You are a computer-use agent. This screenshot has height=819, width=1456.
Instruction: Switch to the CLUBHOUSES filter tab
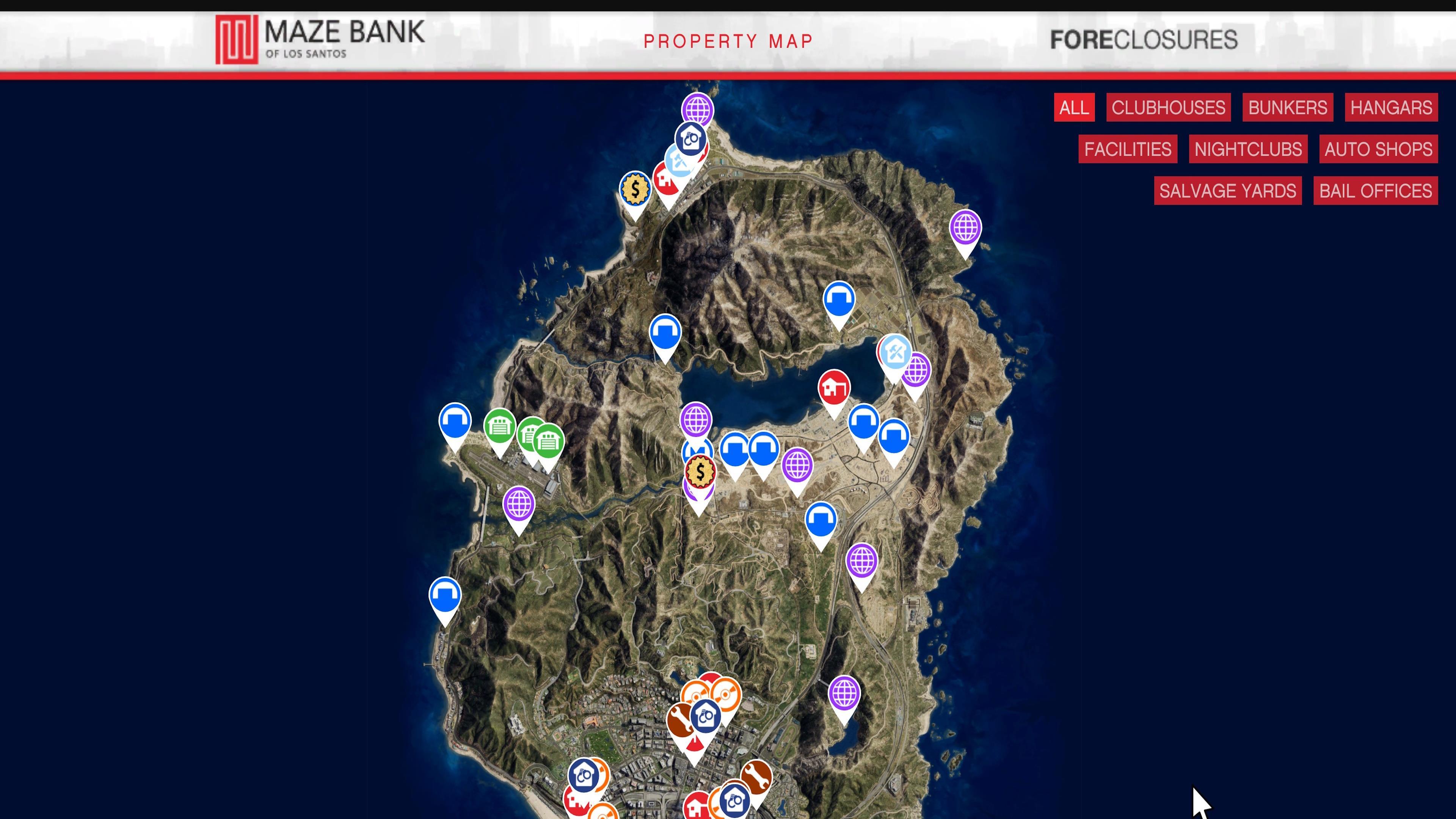pos(1168,107)
